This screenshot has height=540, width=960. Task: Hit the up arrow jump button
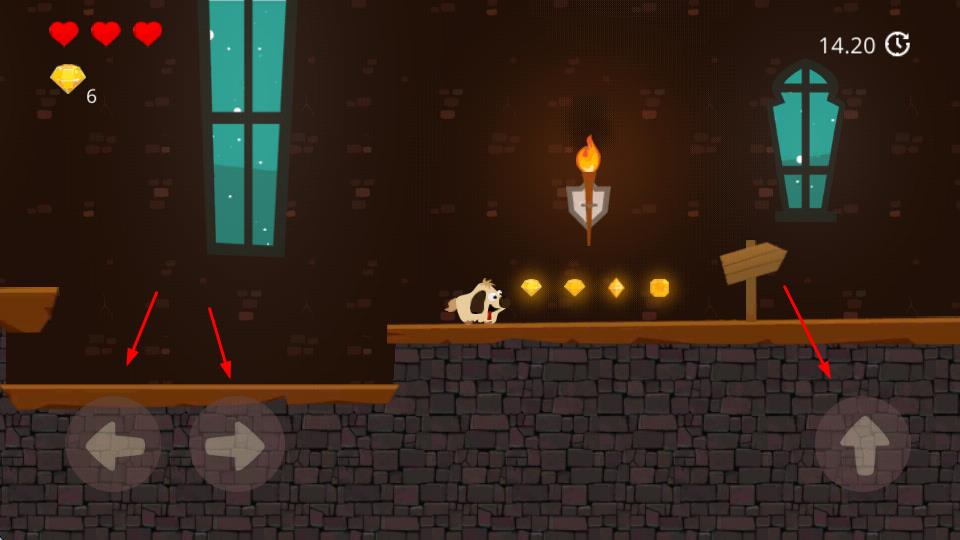coord(862,444)
